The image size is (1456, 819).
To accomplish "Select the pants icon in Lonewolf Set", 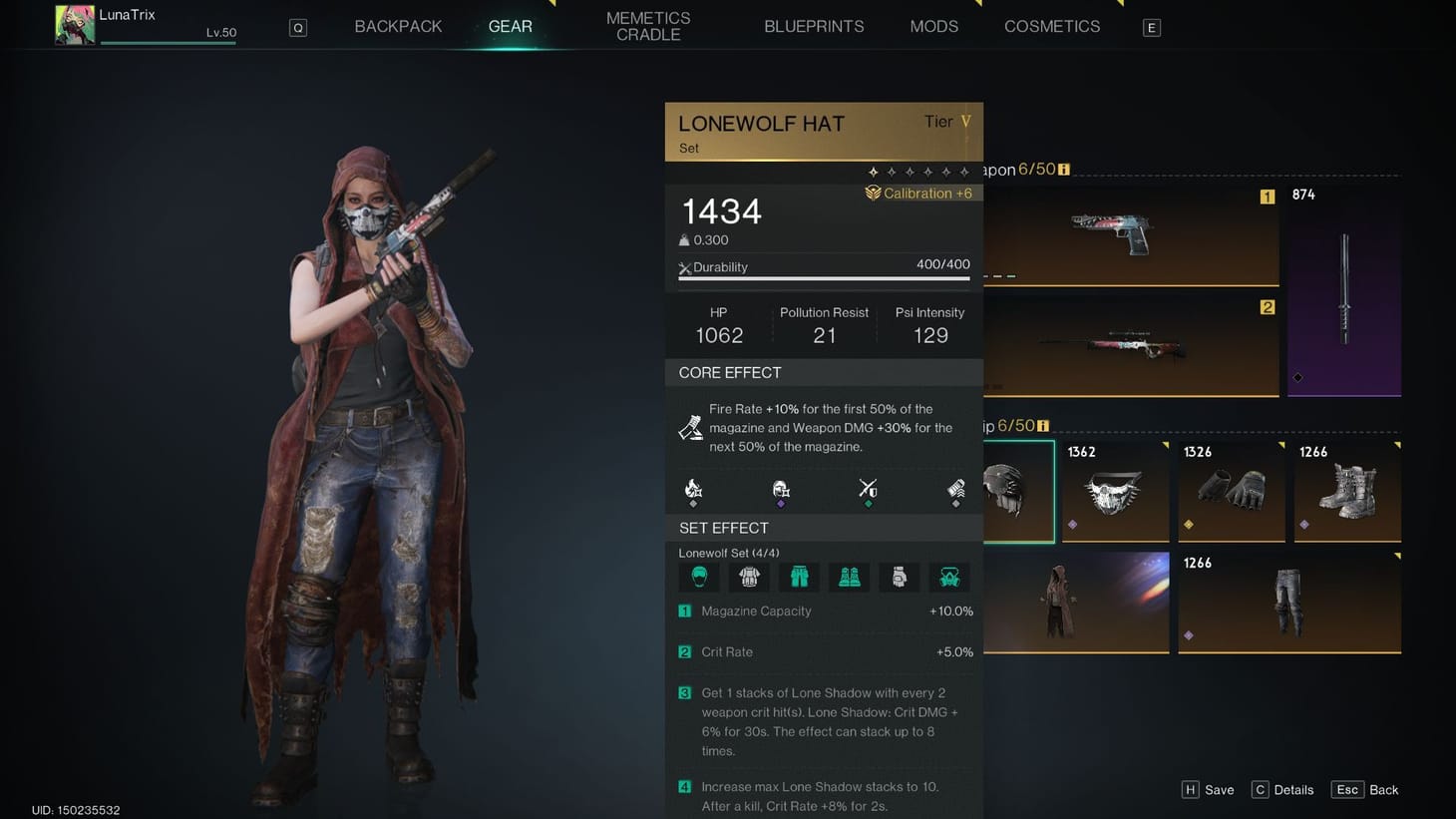I will (799, 577).
